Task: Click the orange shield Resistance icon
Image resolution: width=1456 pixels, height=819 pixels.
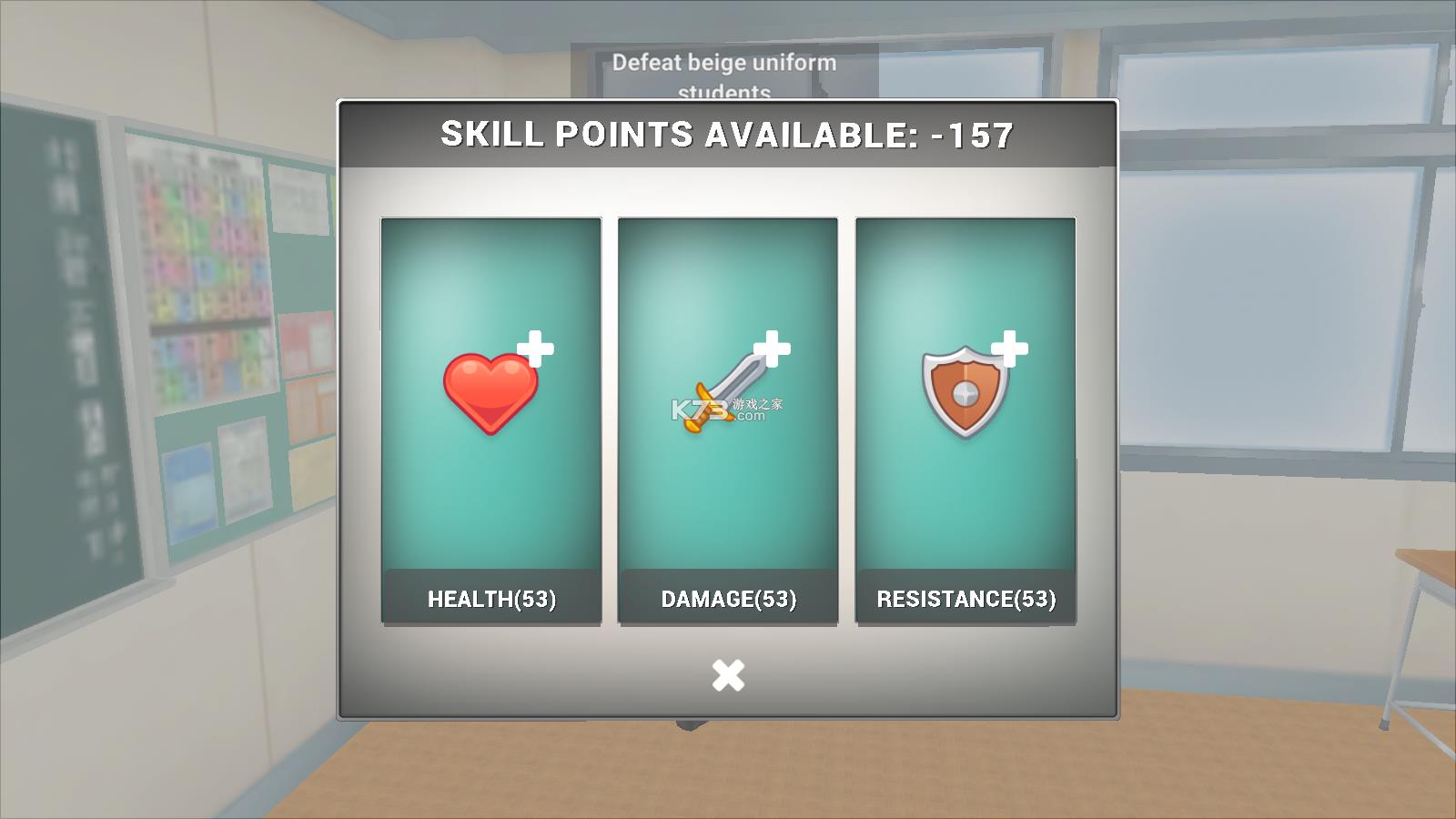Action: [x=963, y=391]
